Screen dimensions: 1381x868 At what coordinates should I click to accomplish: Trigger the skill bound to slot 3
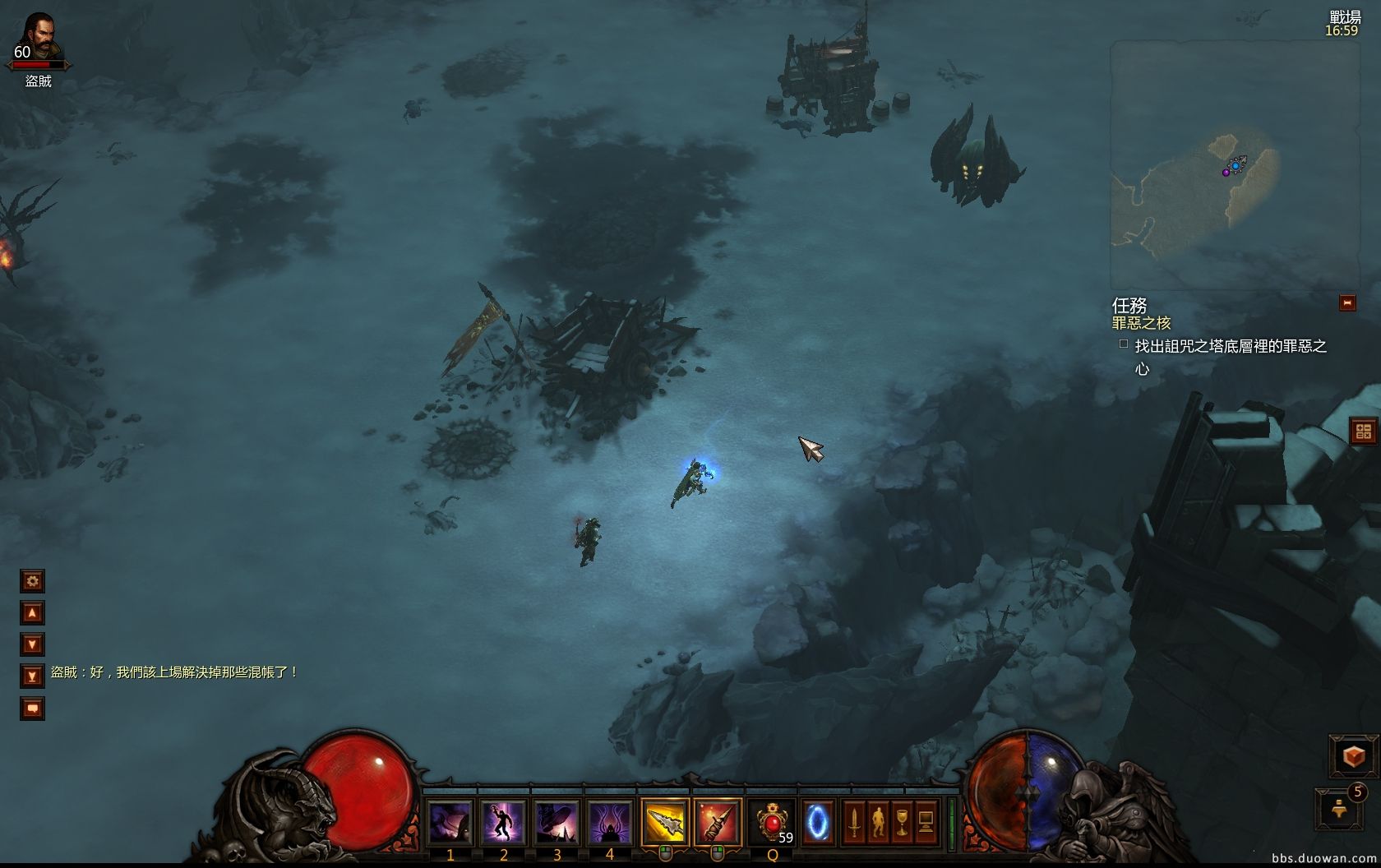(557, 822)
